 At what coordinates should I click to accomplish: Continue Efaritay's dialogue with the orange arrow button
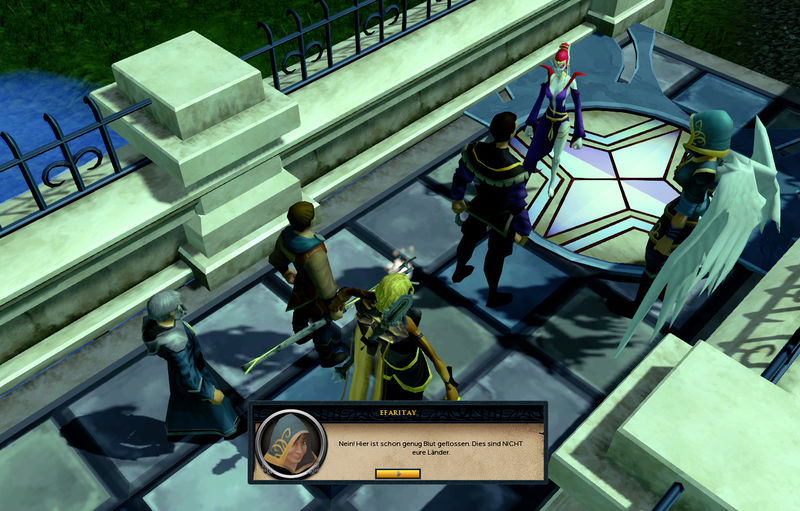[398, 473]
